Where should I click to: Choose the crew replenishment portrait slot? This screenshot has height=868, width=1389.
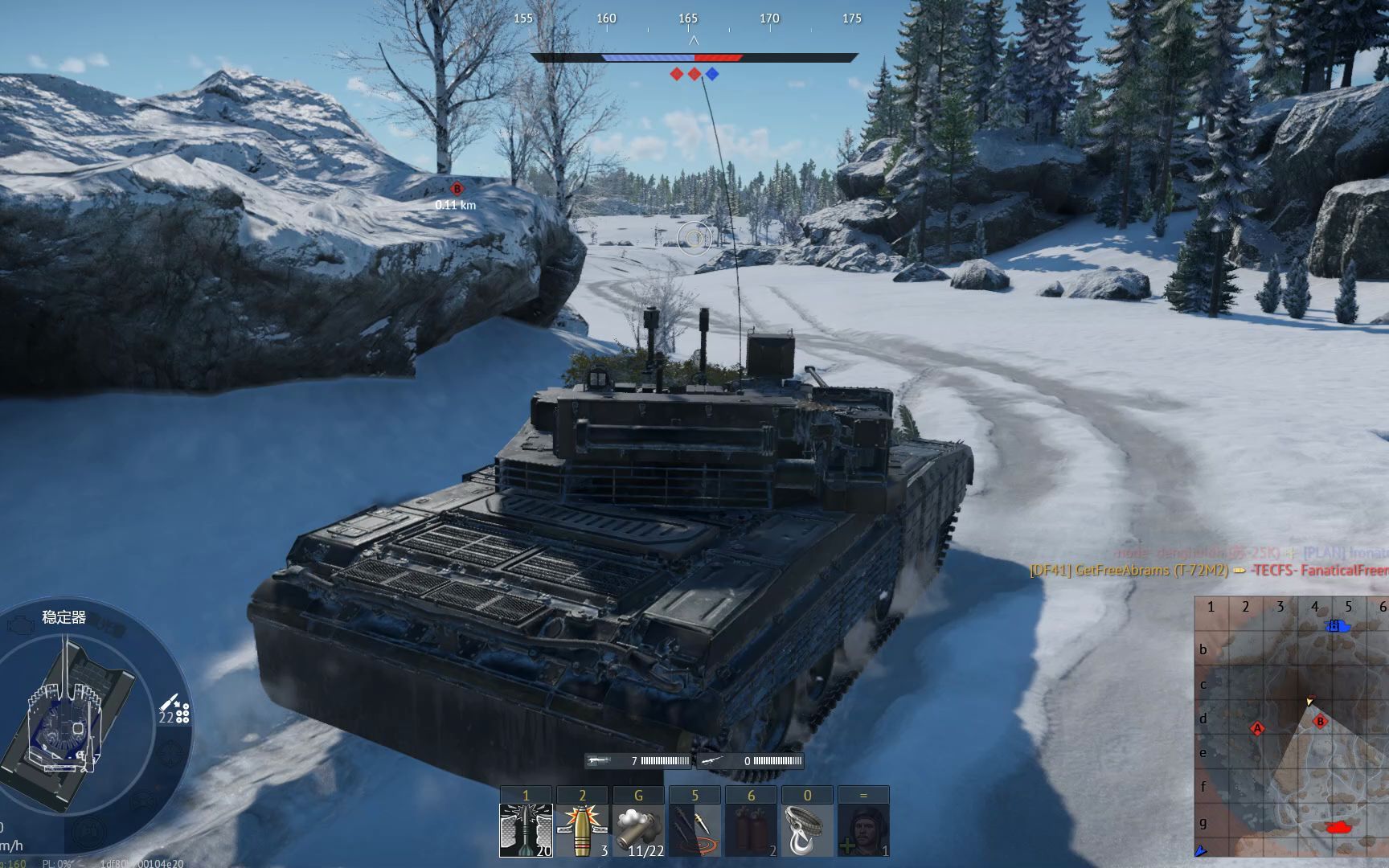pos(863,829)
